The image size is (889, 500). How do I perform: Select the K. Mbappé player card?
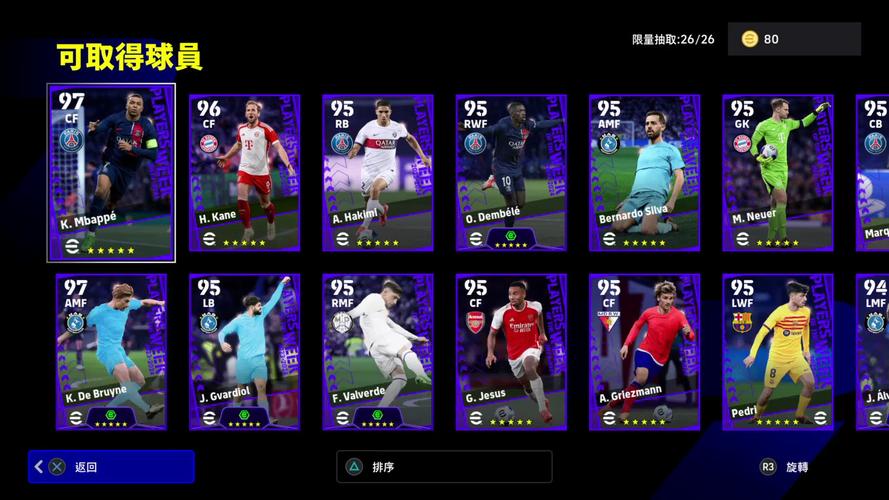coord(111,172)
